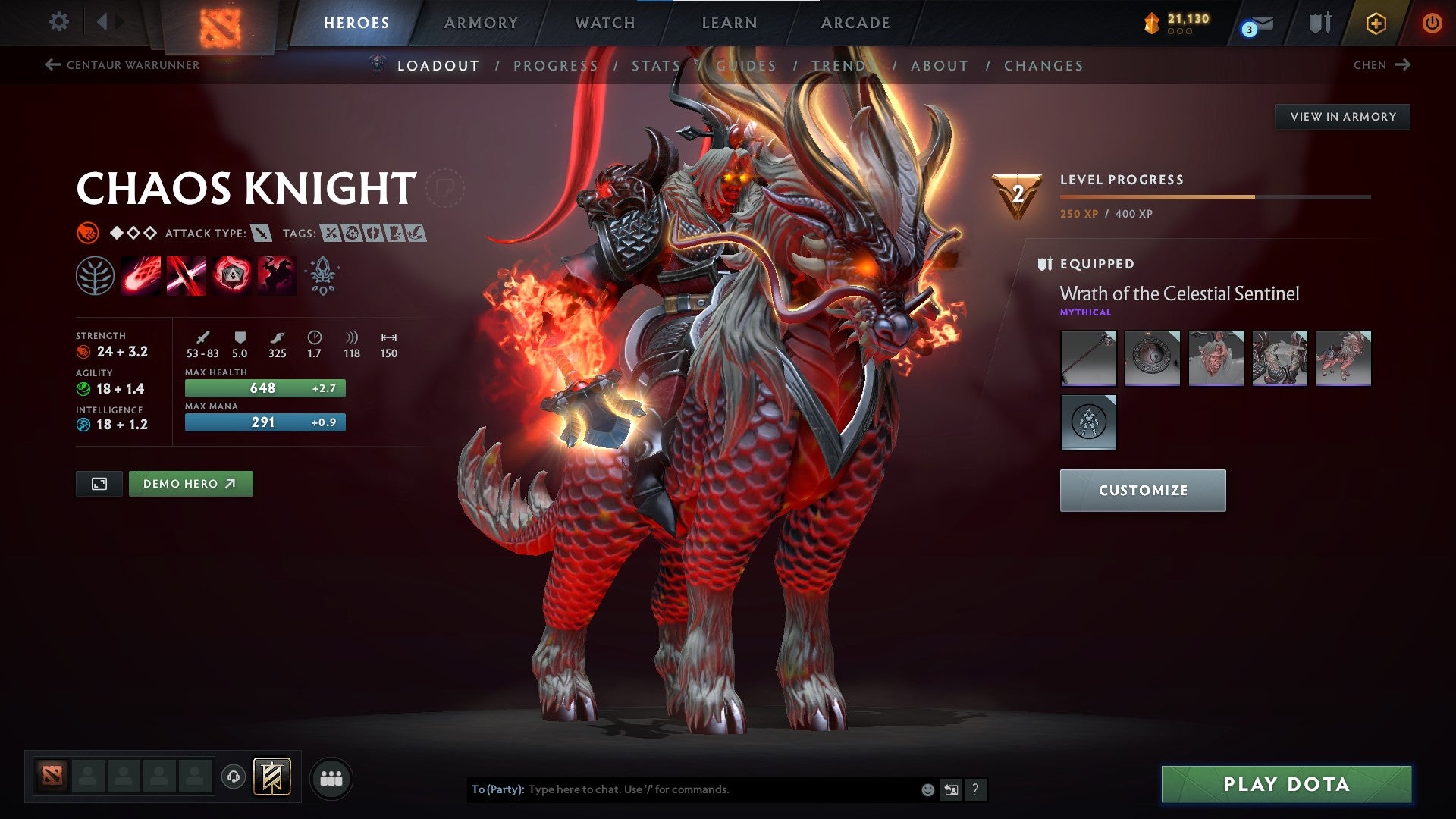
Task: Toggle the popout loadout window icon
Action: [99, 483]
